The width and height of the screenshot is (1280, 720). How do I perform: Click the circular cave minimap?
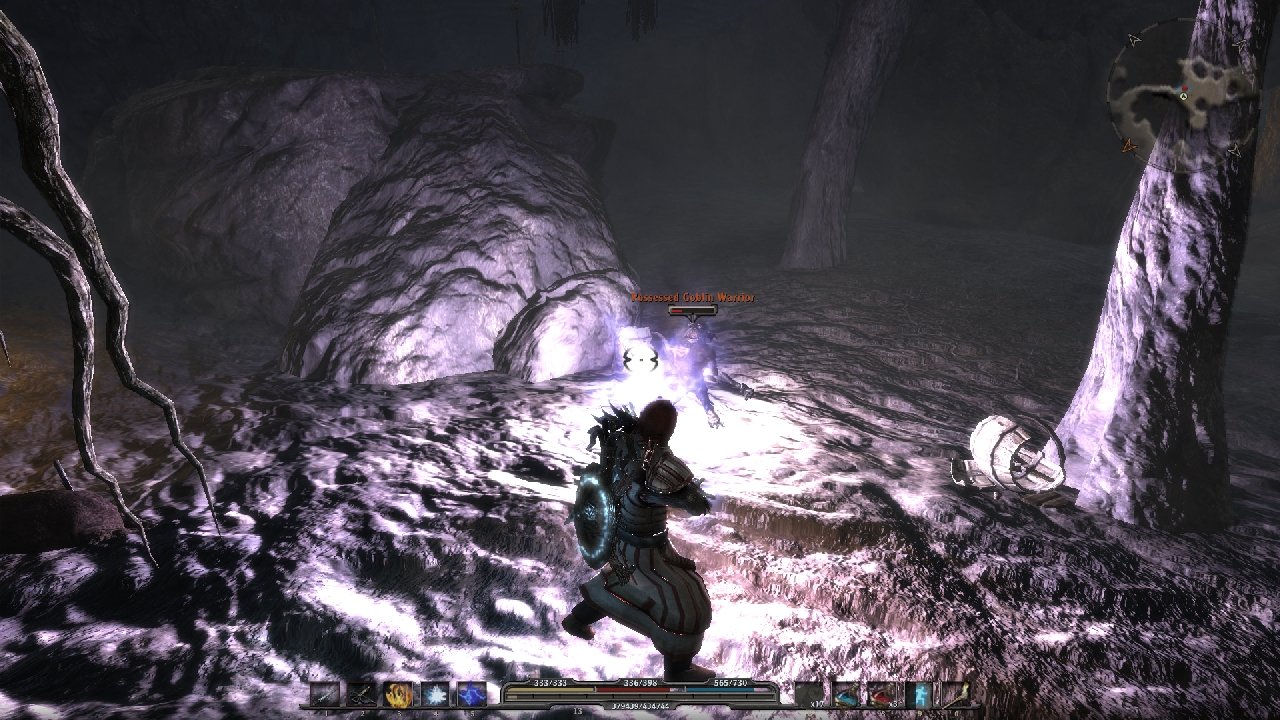1183,95
